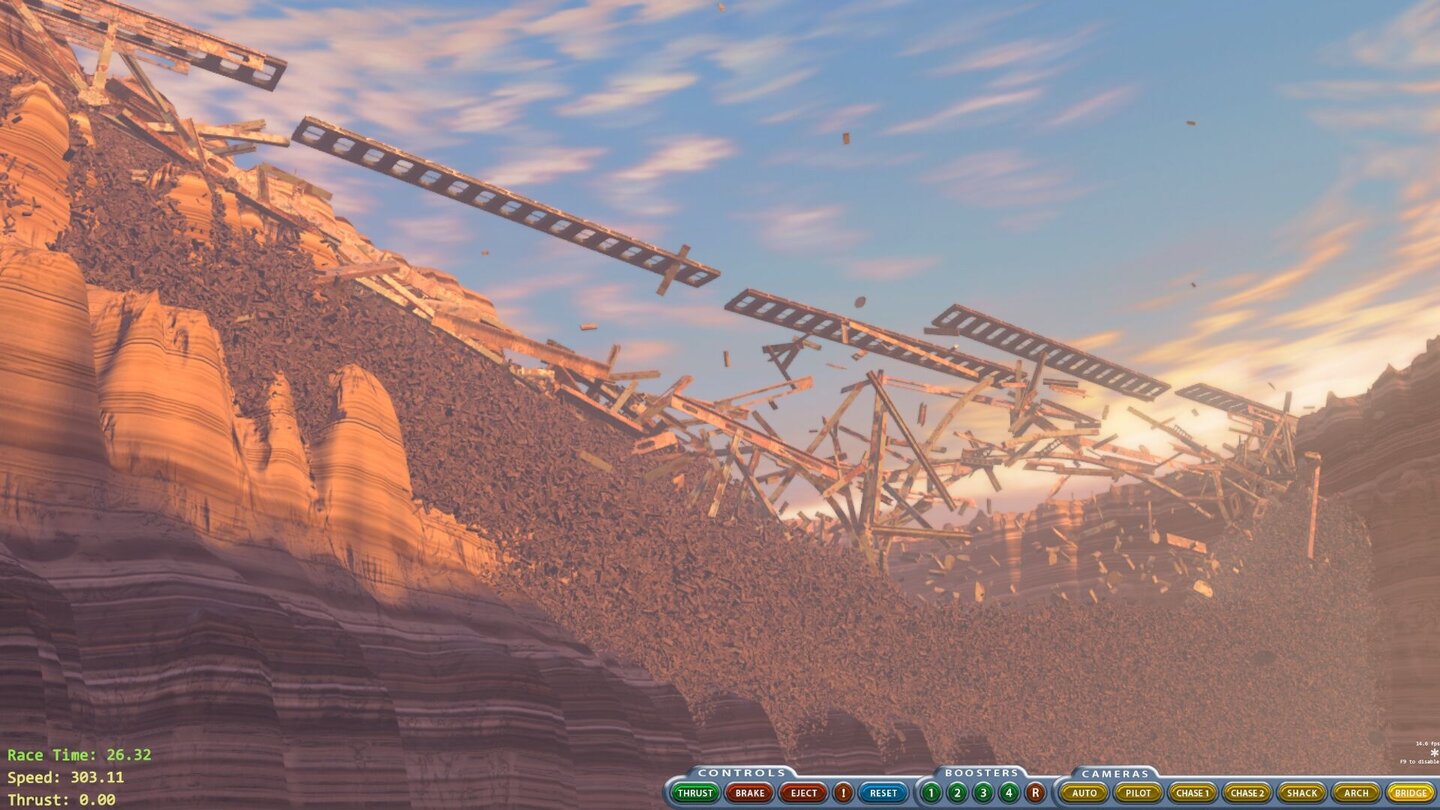Collapse the BOOSTERS panel header
The width and height of the screenshot is (1440, 810).
tap(983, 771)
